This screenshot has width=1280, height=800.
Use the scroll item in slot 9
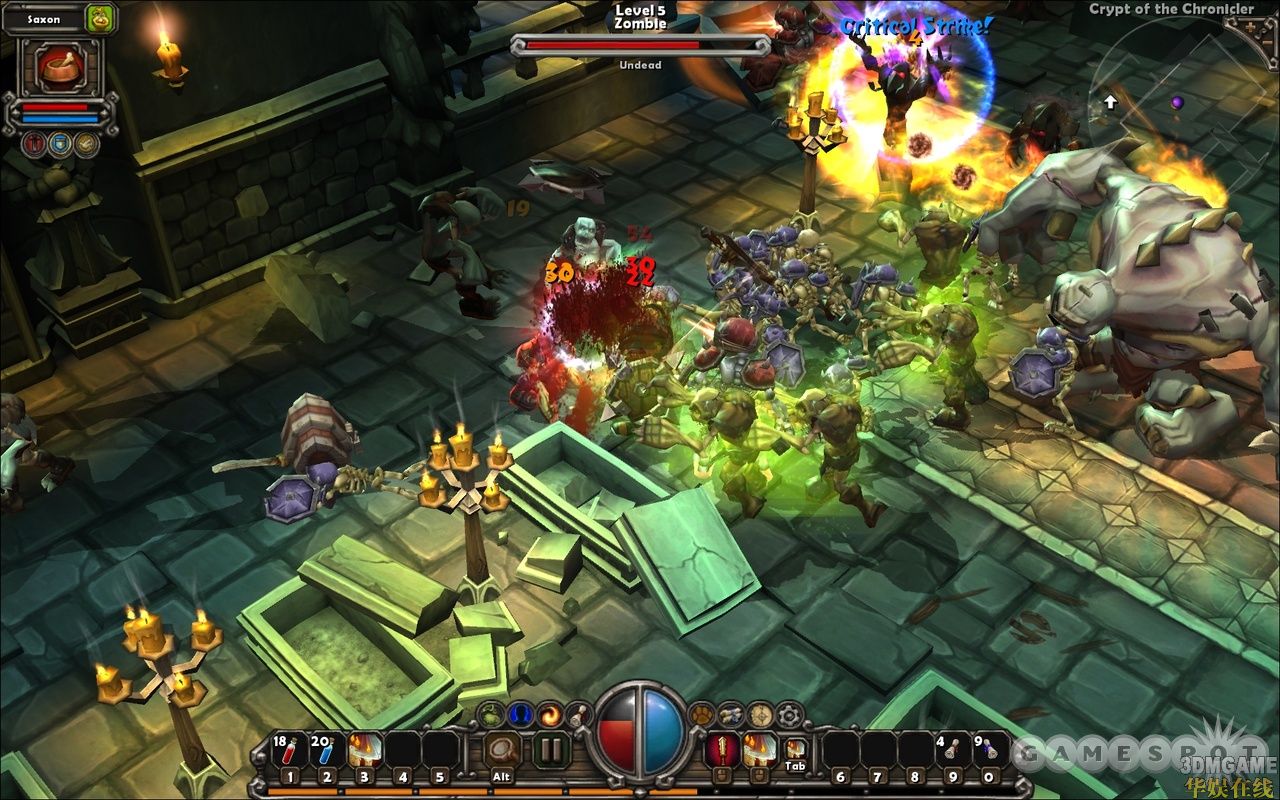click(951, 750)
